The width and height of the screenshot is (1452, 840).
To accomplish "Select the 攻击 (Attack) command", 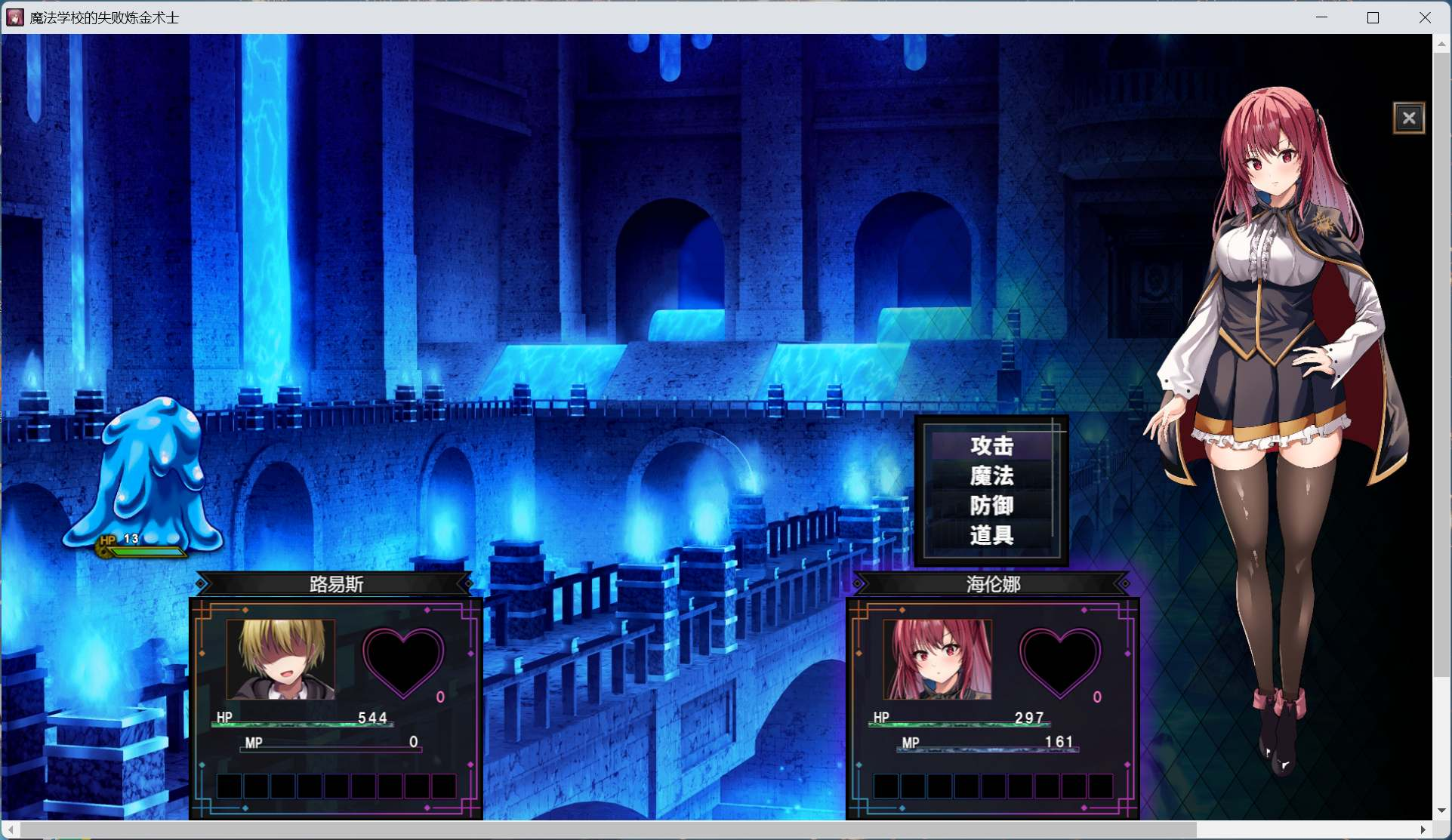I will click(991, 445).
